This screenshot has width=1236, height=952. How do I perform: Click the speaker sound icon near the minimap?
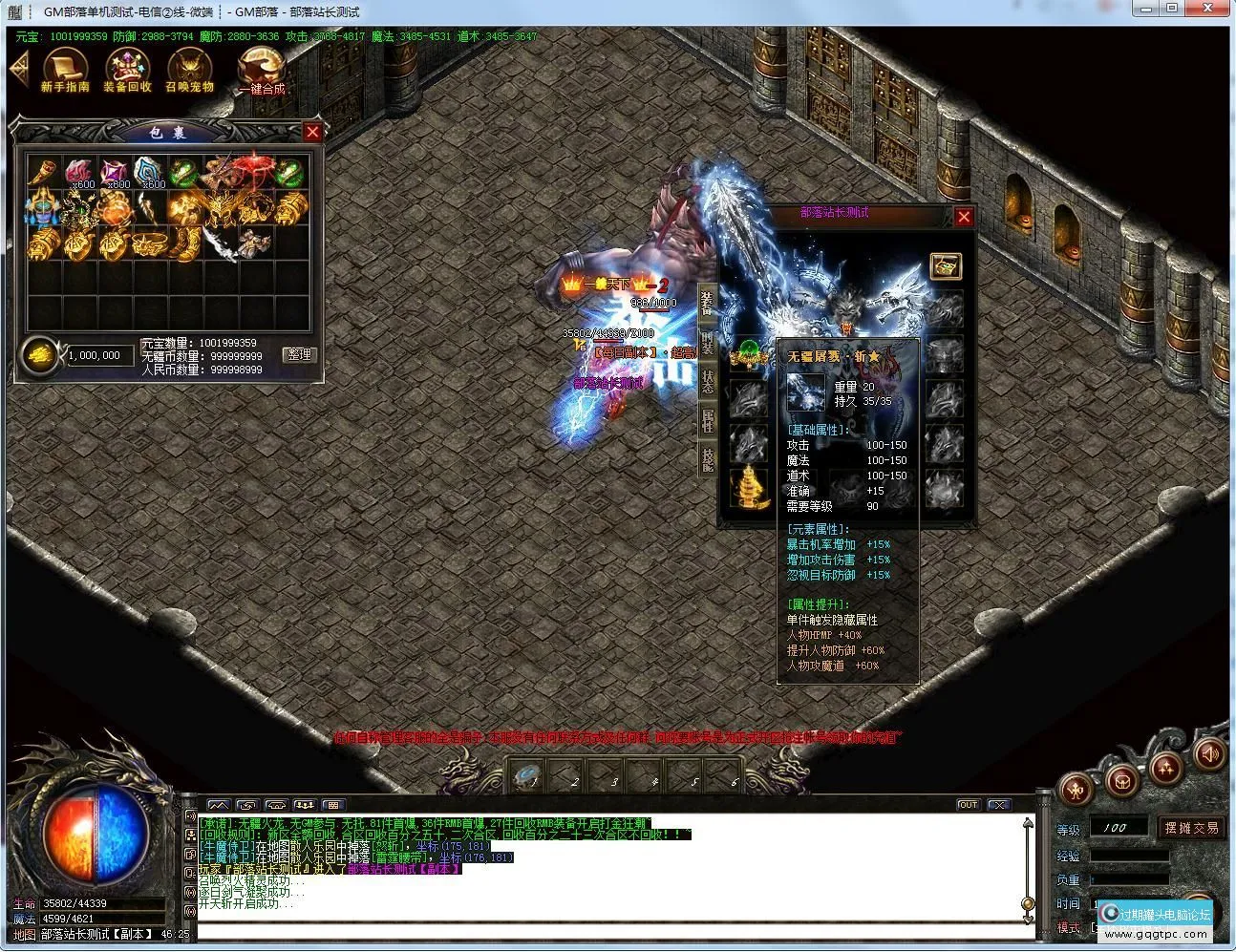coord(1209,754)
